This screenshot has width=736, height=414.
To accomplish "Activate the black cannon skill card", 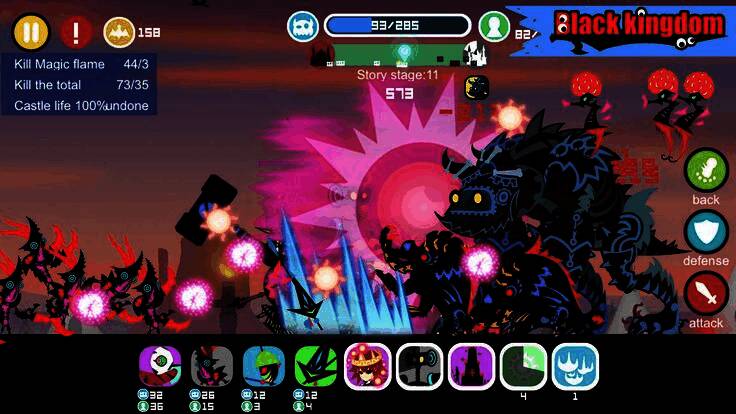I will pos(420,366).
